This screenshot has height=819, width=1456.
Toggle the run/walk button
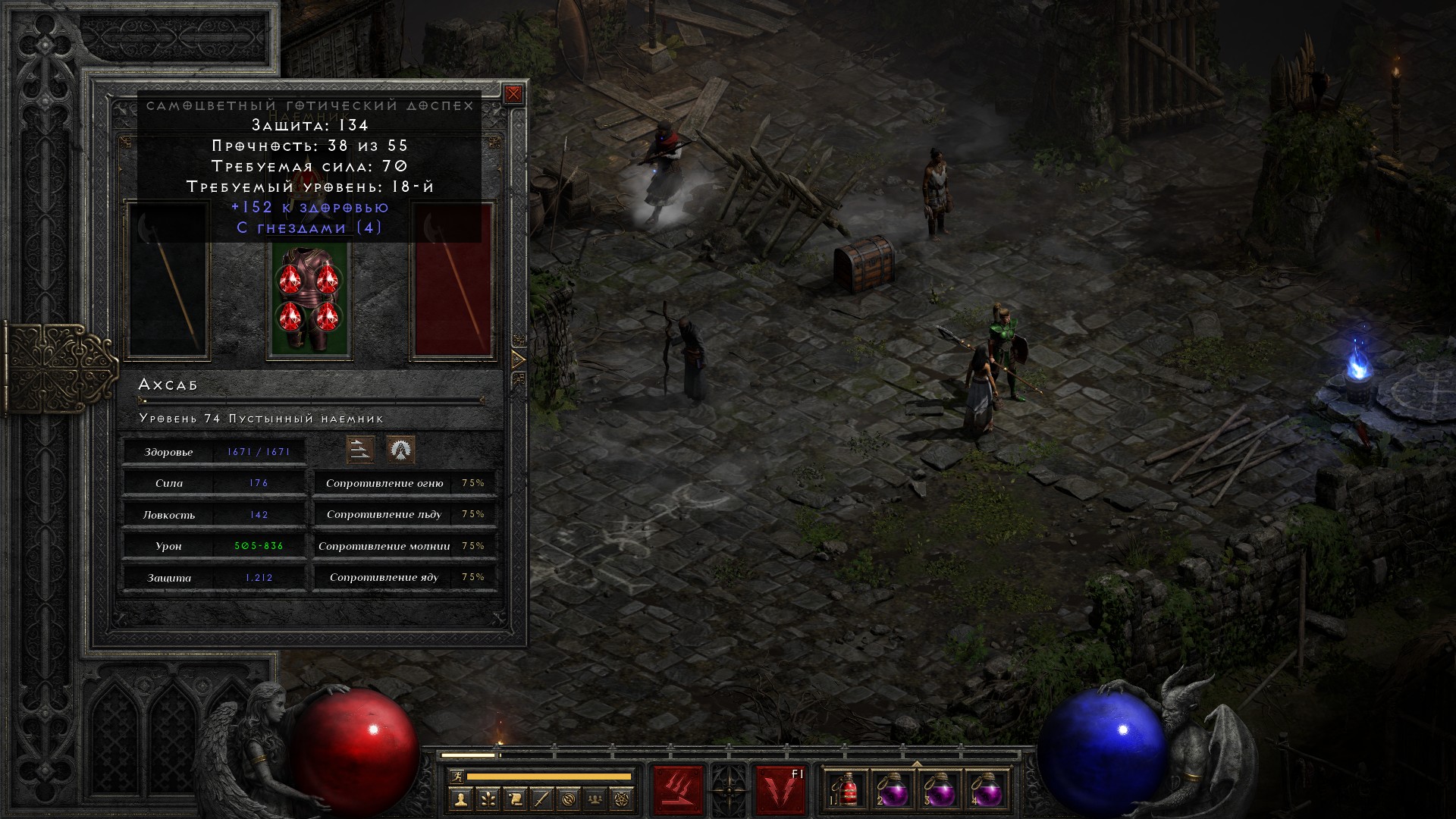point(456,777)
